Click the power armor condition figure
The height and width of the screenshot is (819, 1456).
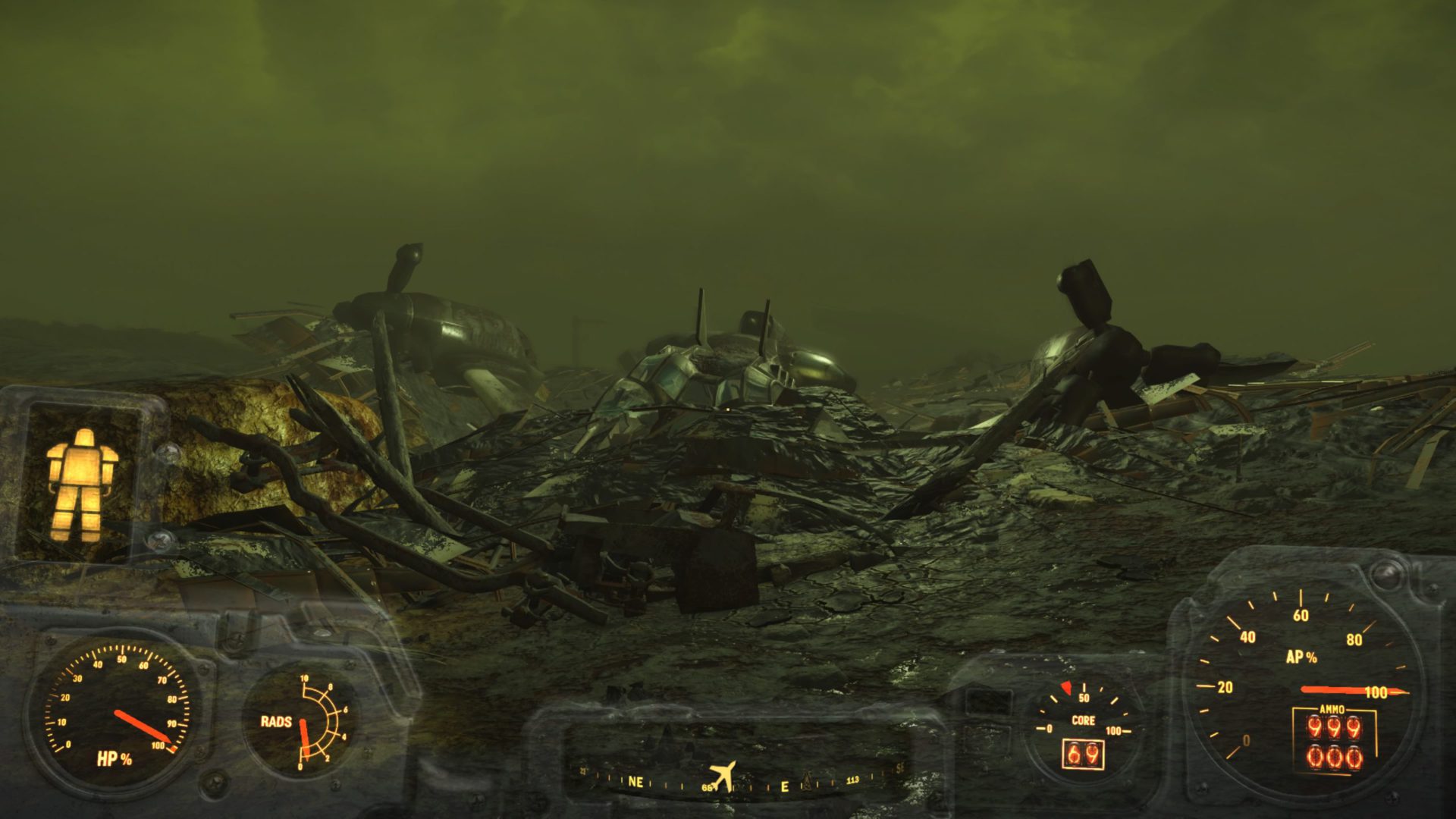81,484
